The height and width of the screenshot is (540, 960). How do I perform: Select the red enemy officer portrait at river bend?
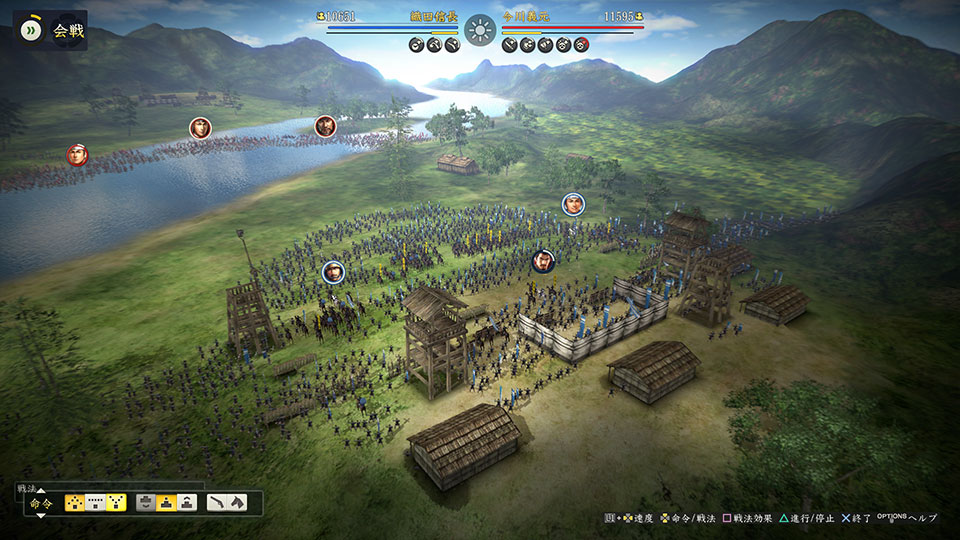tap(325, 126)
